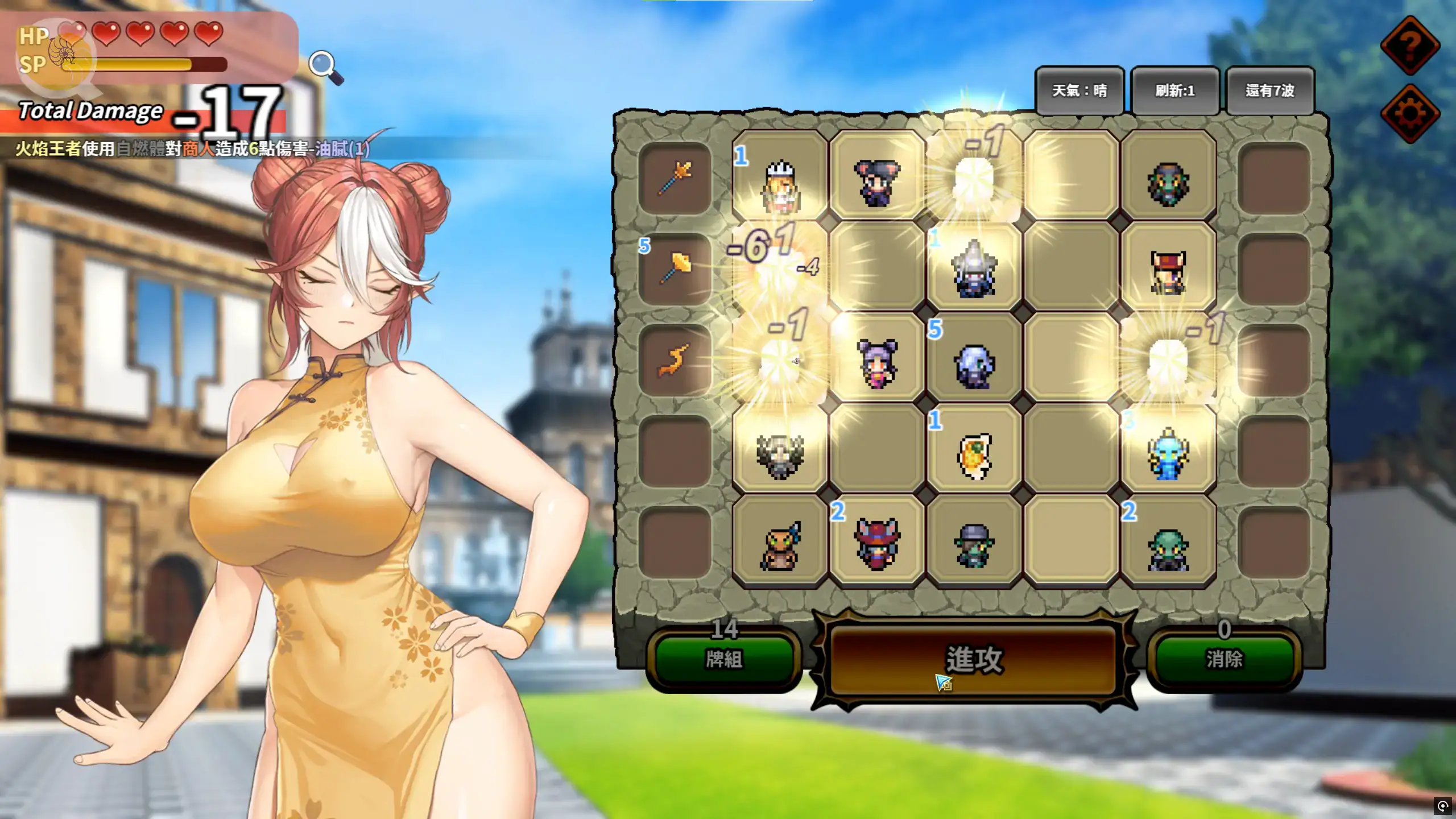The image size is (1456, 819).
Task: Open the 牌組 deck button
Action: [723, 660]
